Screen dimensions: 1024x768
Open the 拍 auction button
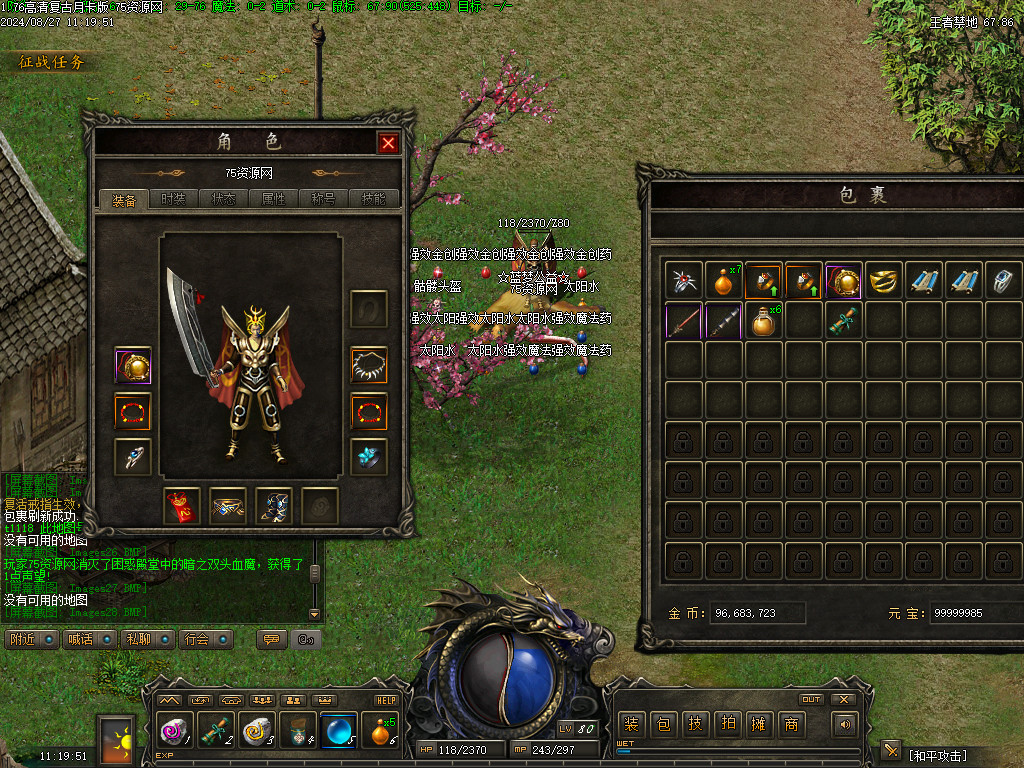[x=727, y=724]
